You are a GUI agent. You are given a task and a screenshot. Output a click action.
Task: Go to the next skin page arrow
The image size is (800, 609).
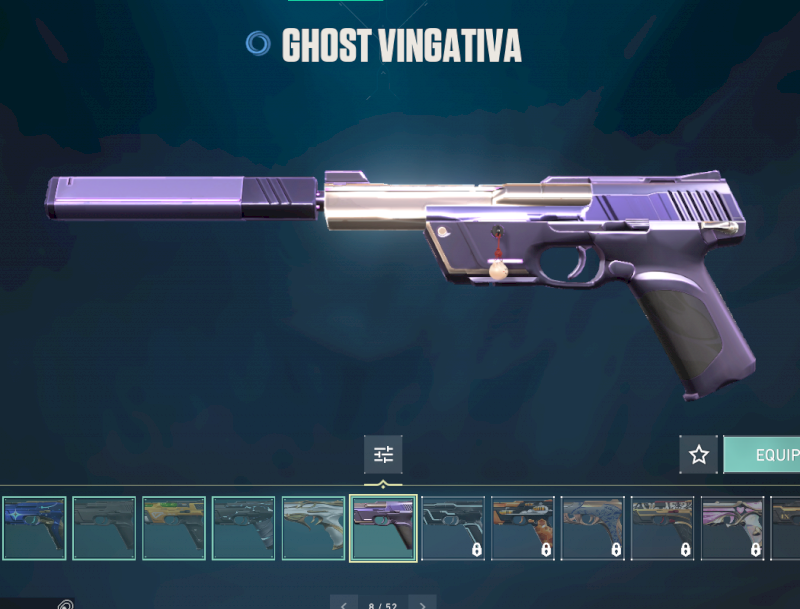[423, 603]
